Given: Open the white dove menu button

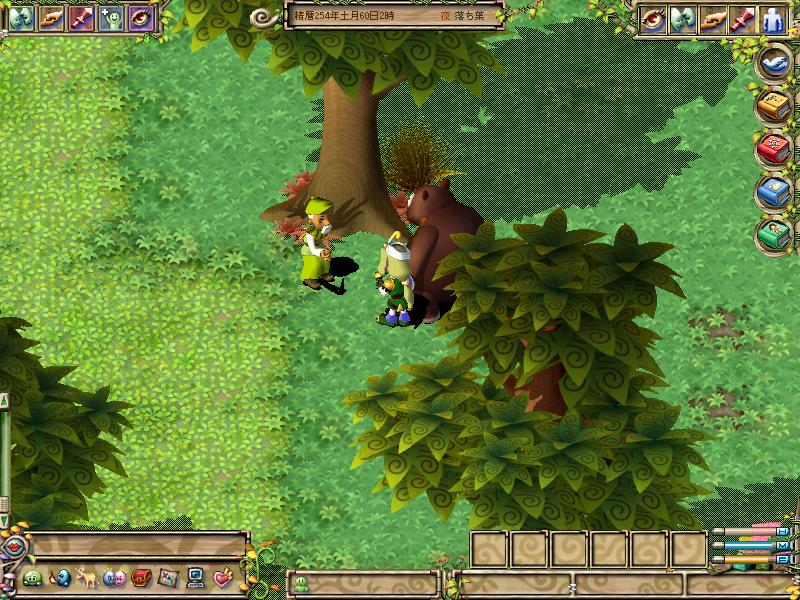Looking at the screenshot, I should click(x=775, y=62).
